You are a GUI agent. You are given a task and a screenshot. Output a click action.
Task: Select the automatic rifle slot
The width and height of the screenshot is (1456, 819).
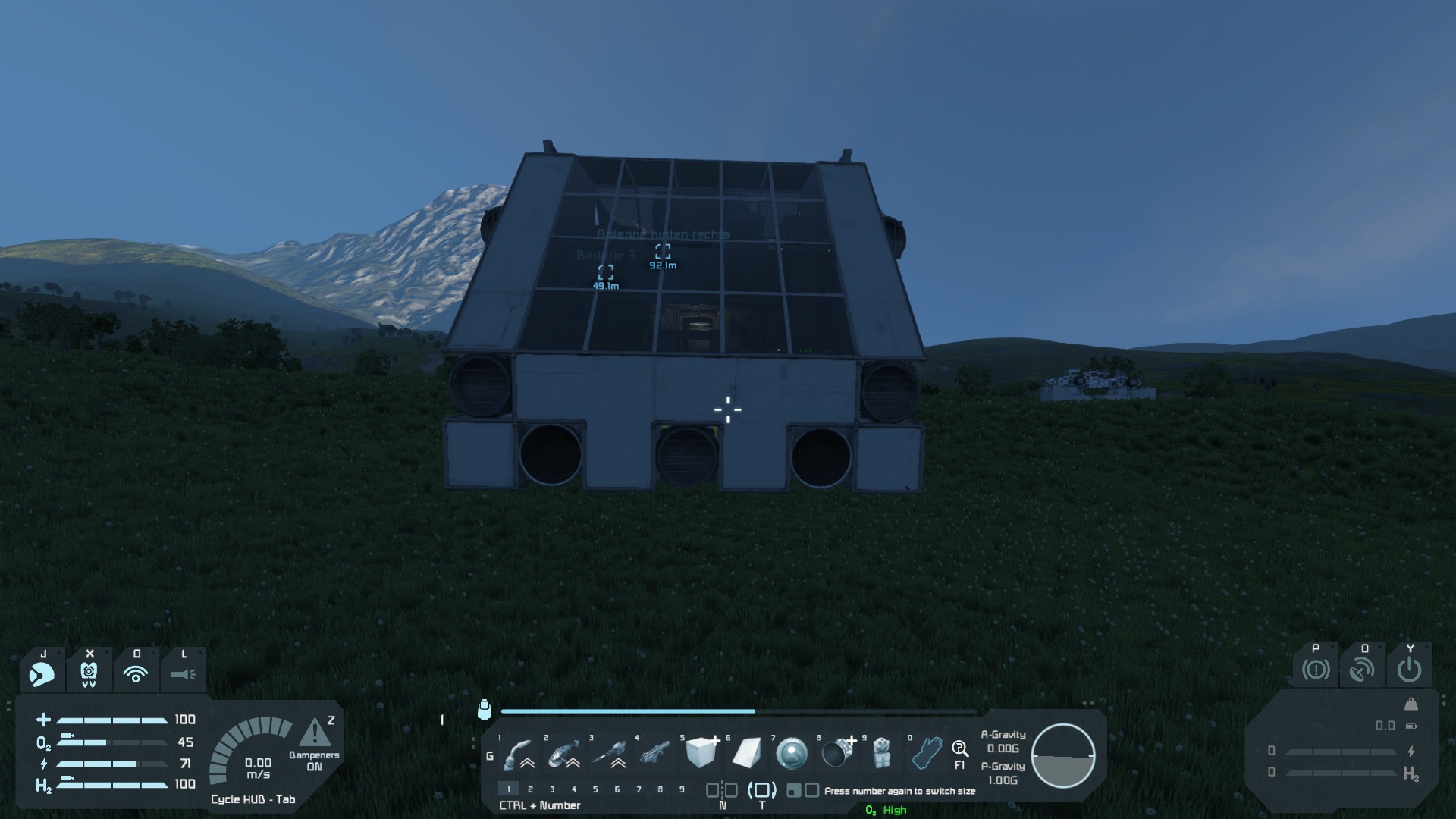(654, 753)
